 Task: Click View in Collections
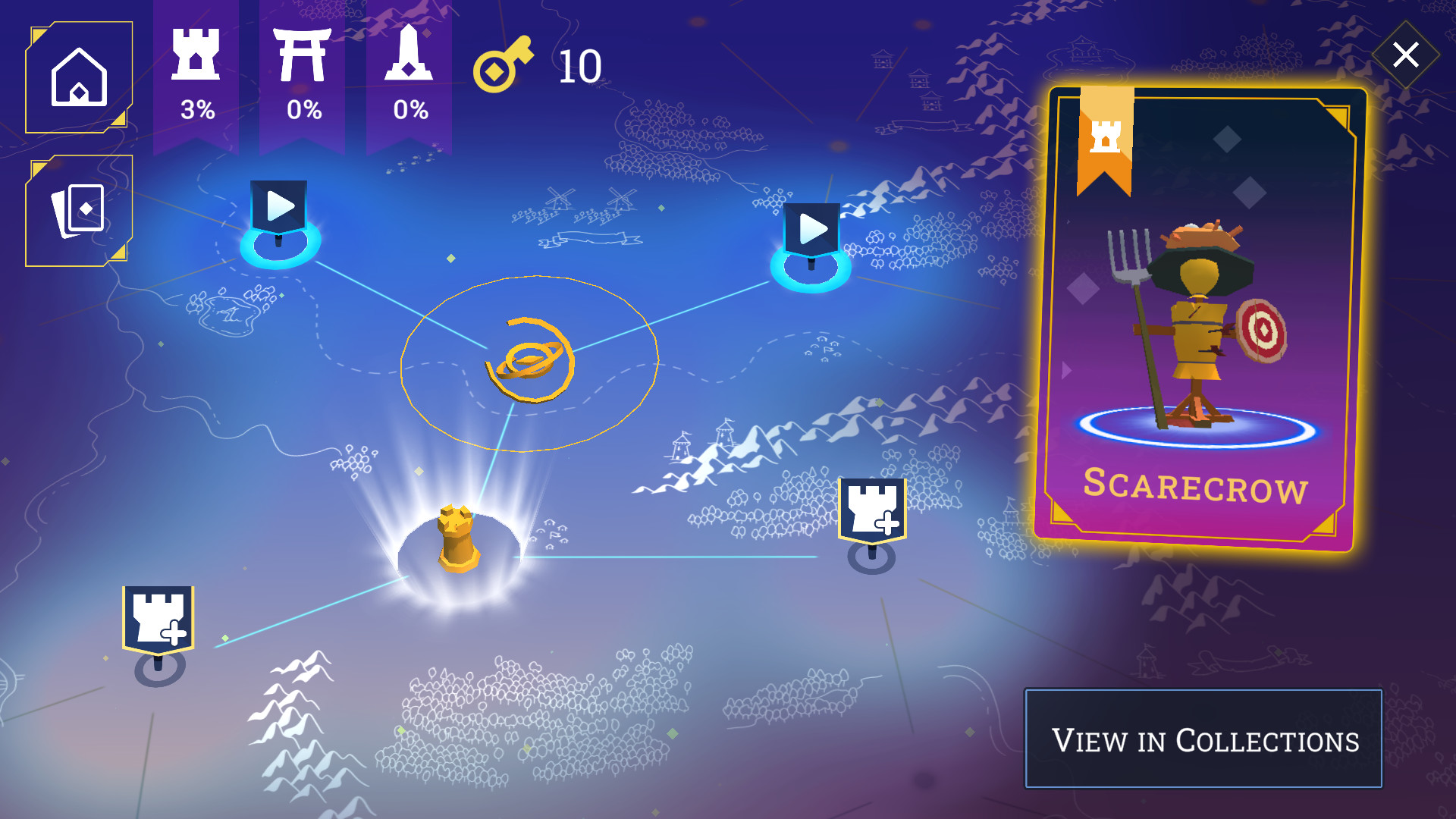(1205, 739)
